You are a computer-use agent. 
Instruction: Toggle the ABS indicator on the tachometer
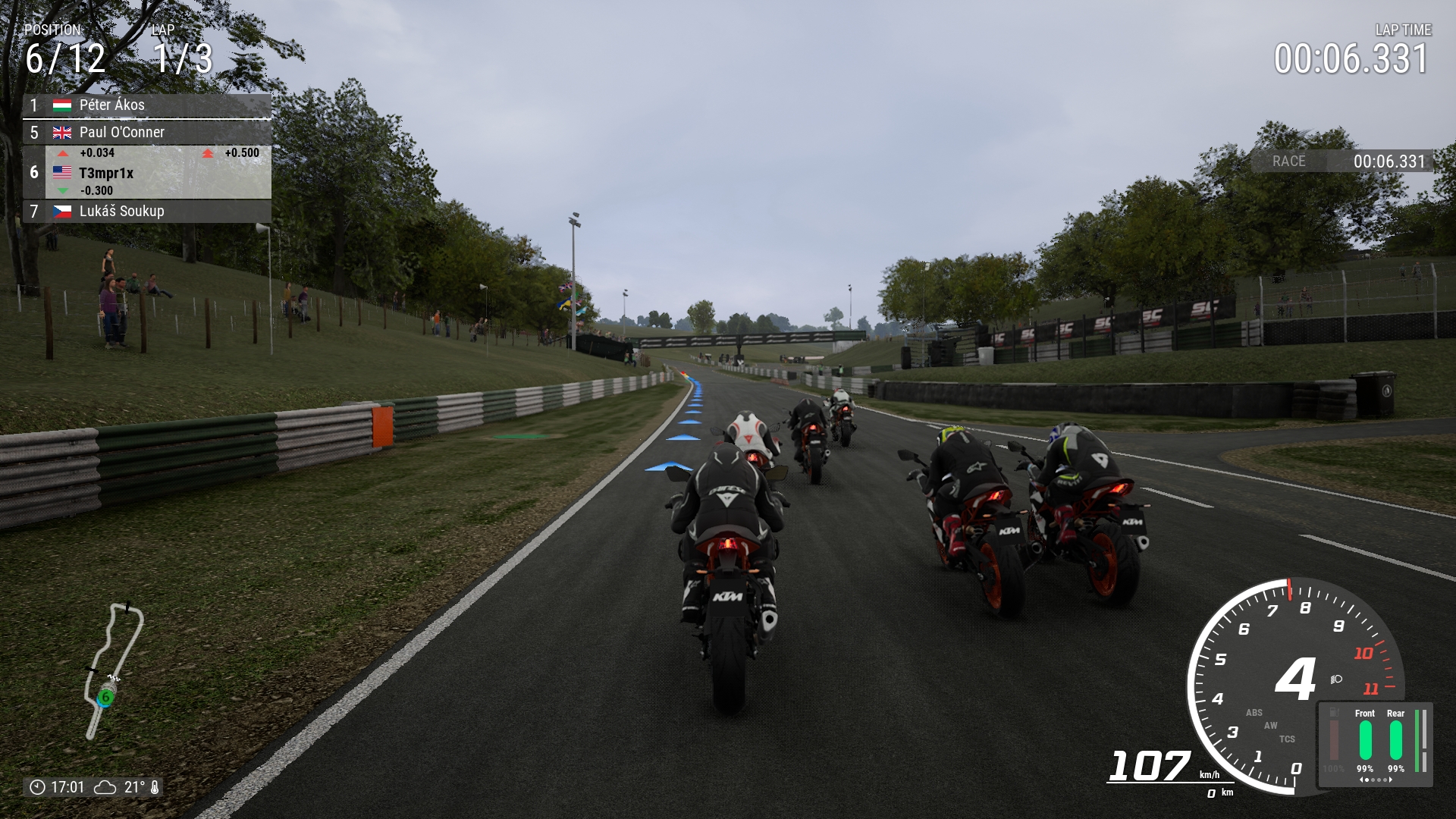click(1254, 713)
